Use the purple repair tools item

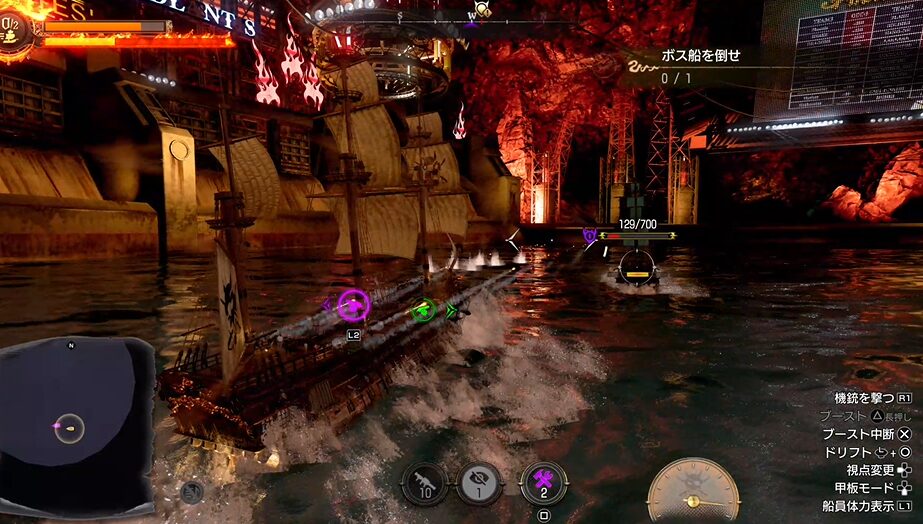tap(543, 482)
